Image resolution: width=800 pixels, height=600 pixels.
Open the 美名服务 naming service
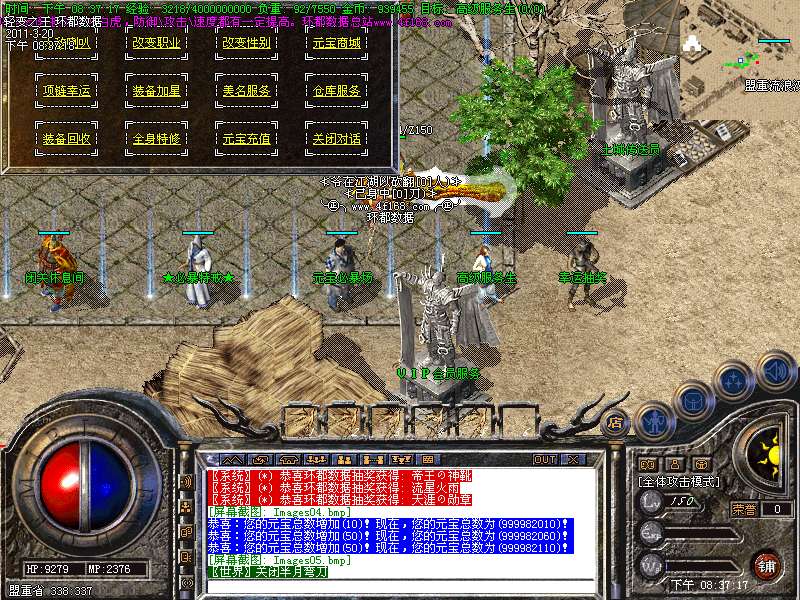point(246,90)
